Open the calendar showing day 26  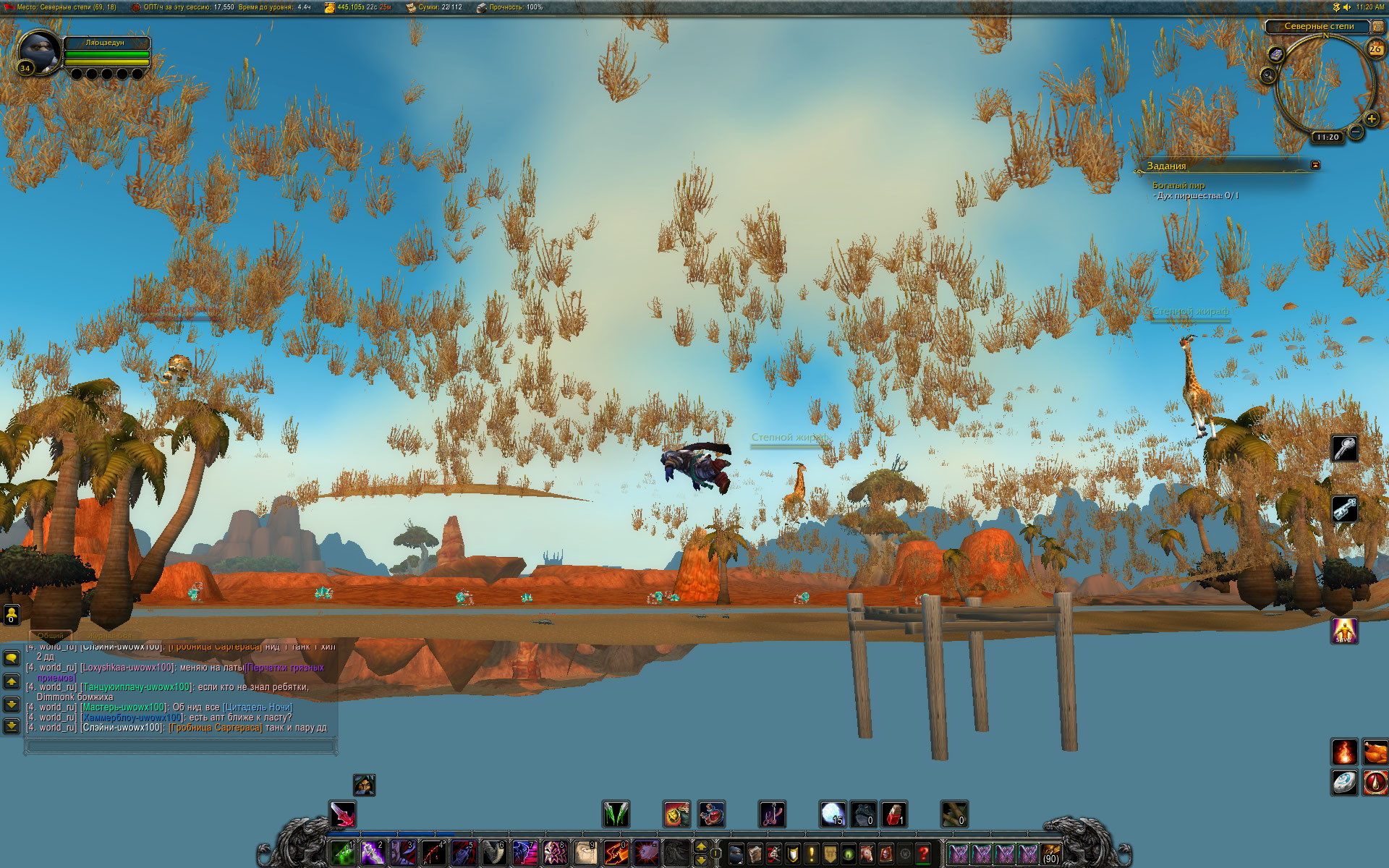tap(1375, 49)
